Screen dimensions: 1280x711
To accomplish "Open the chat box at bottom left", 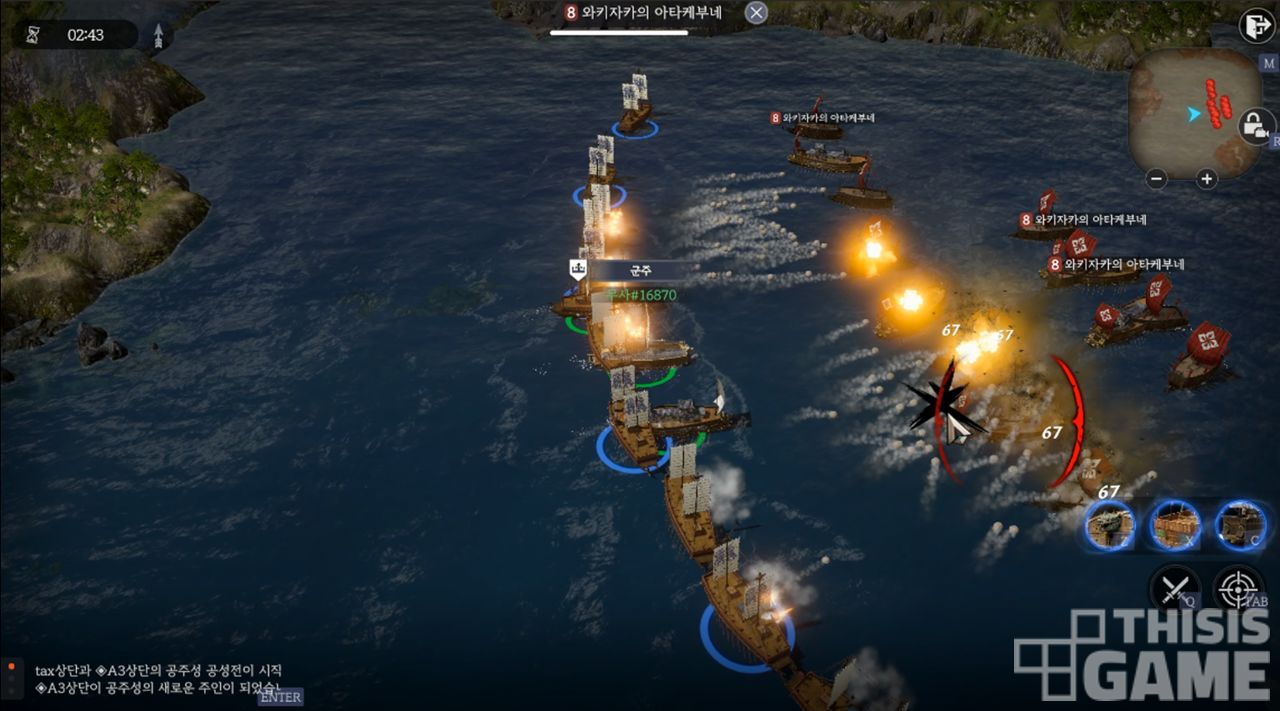I will click(150, 680).
